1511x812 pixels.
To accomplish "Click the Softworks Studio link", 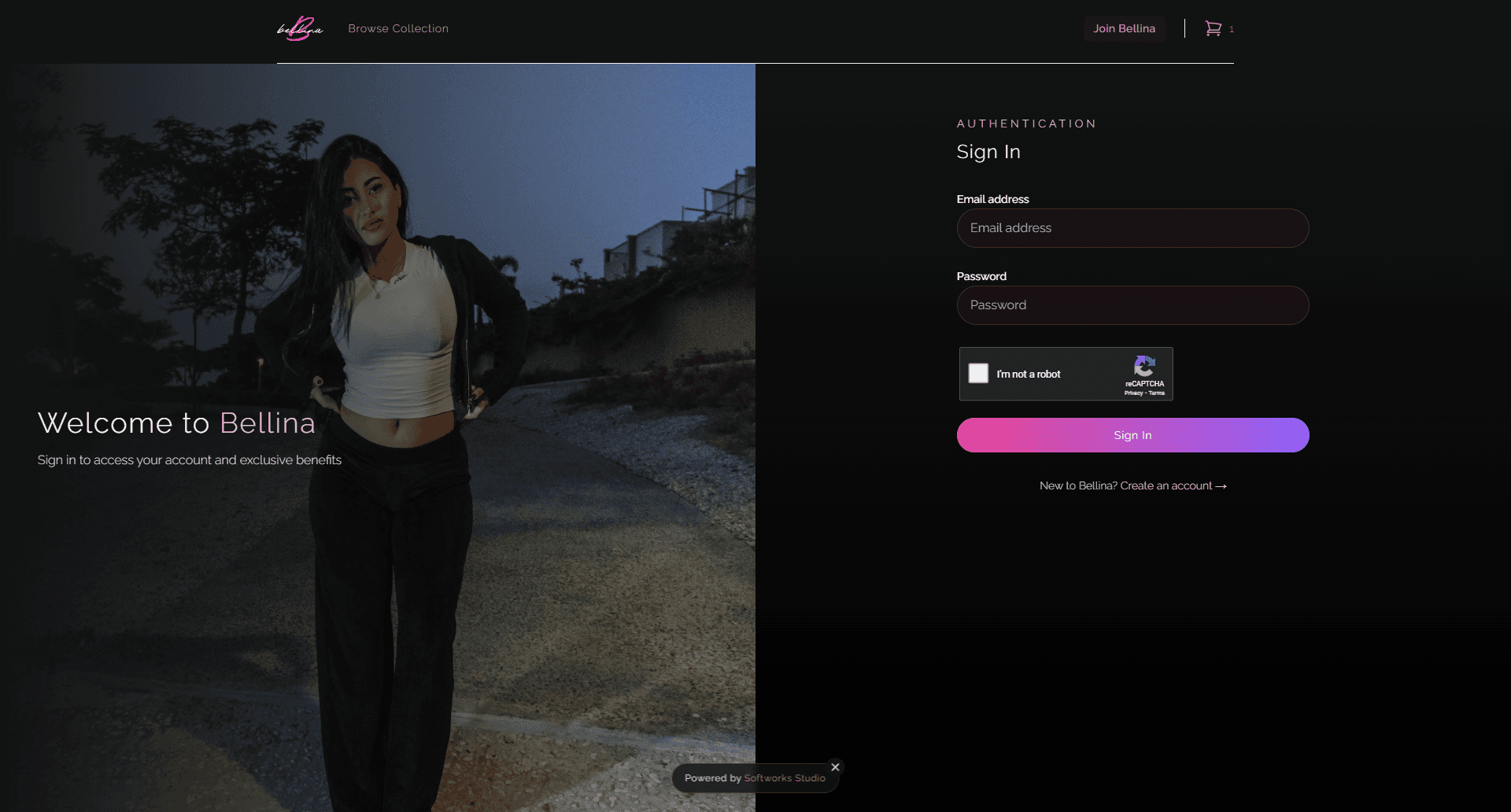I will pos(785,778).
